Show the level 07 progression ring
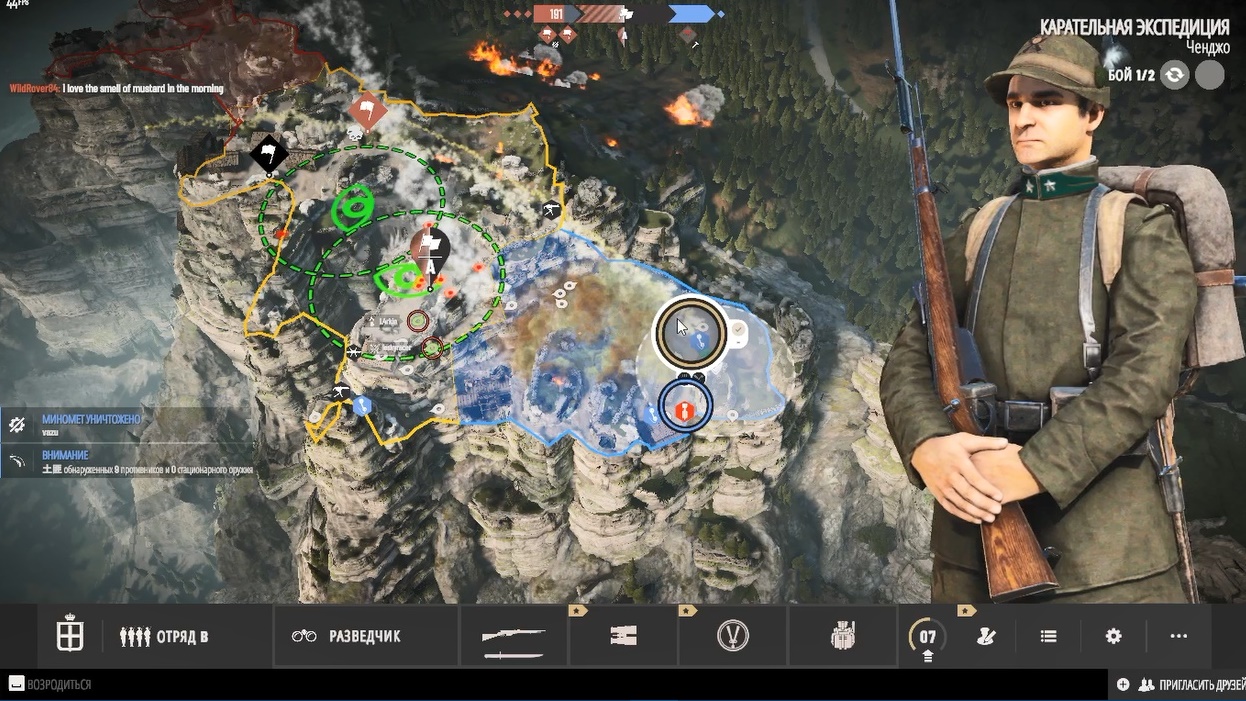The image size is (1246, 701). point(927,637)
